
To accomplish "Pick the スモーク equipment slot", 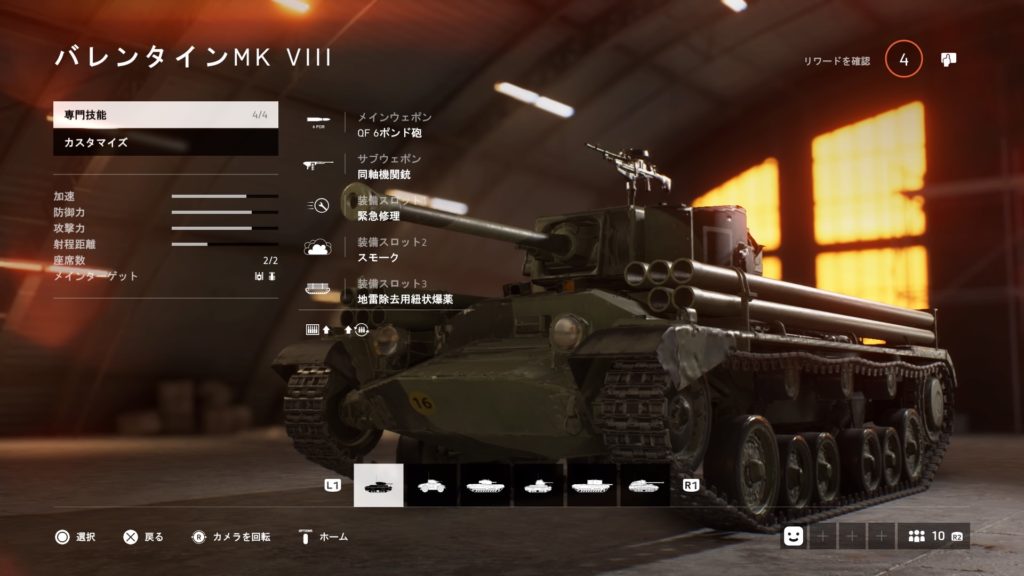I will 384,249.
